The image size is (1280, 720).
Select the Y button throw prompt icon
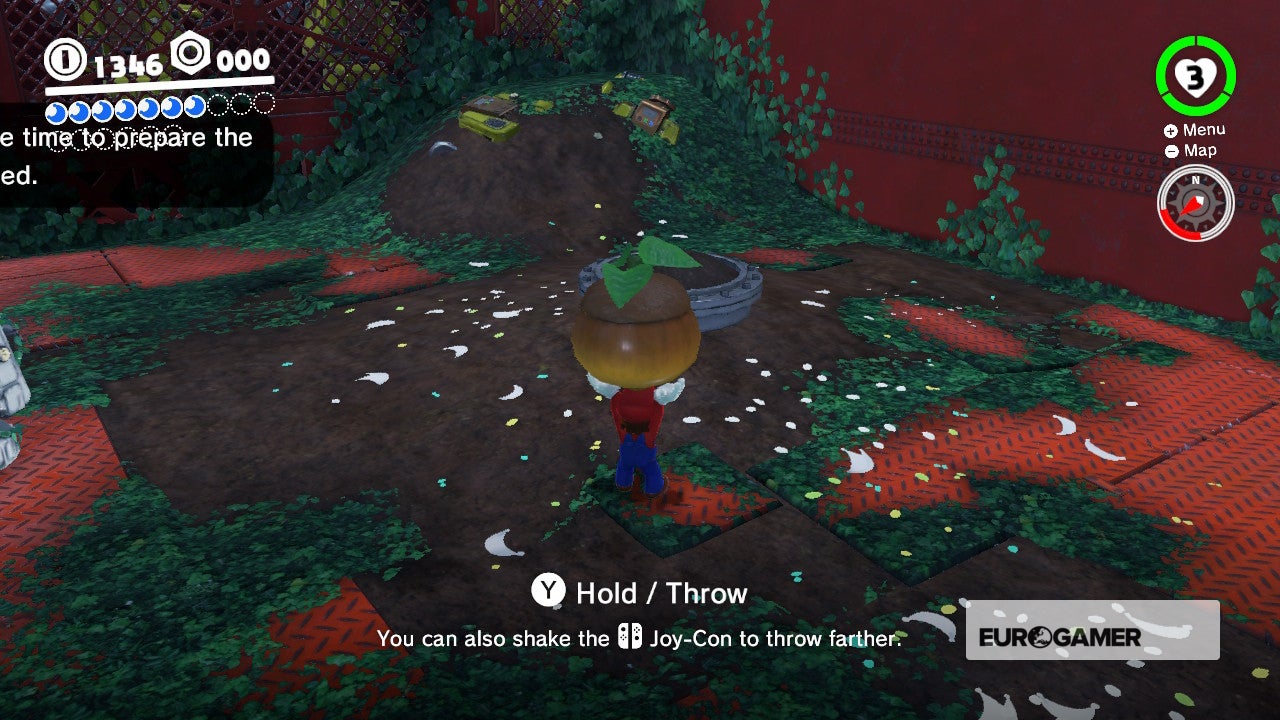pyautogui.click(x=547, y=592)
